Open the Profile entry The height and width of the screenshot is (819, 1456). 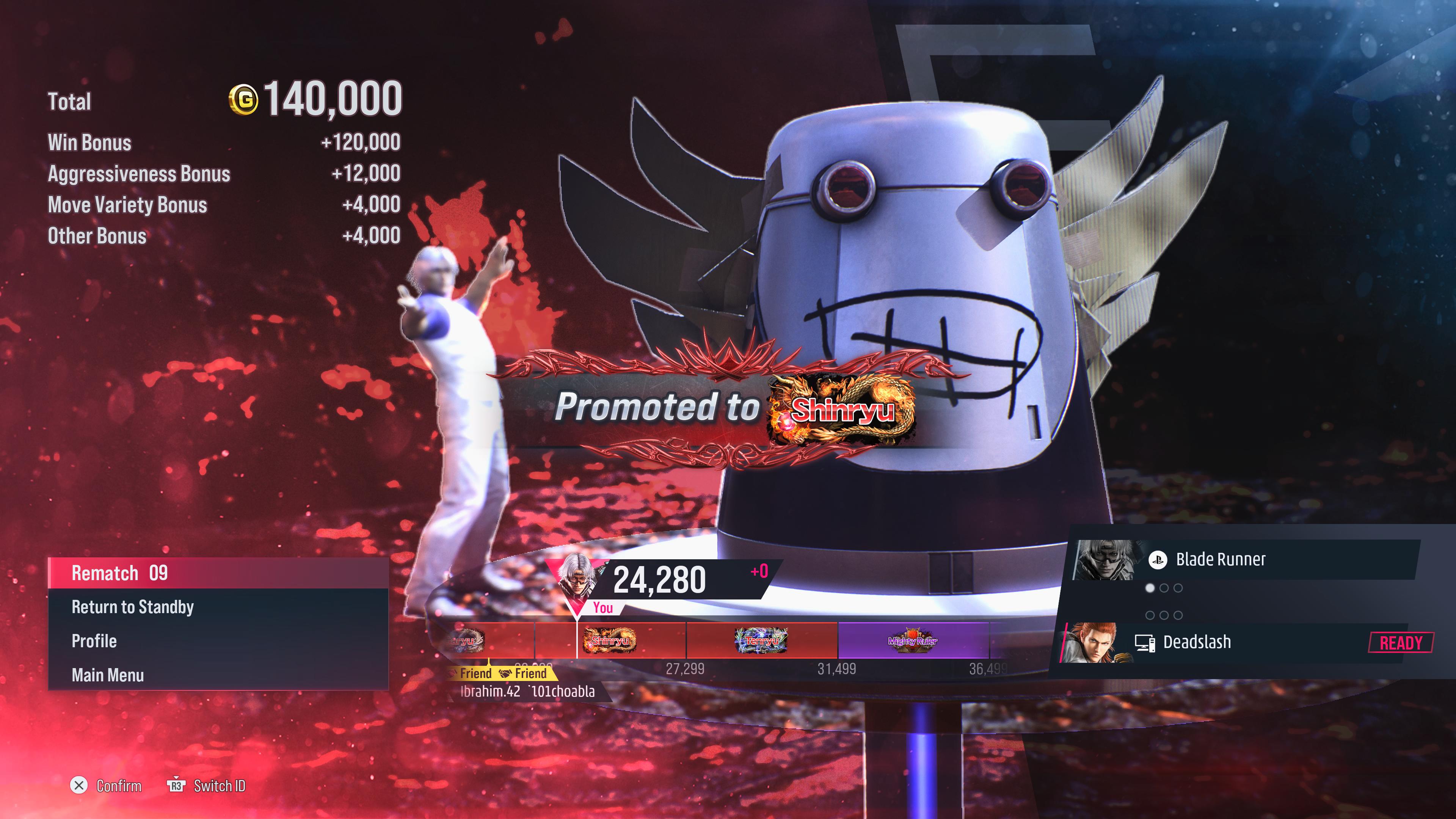pos(218,641)
